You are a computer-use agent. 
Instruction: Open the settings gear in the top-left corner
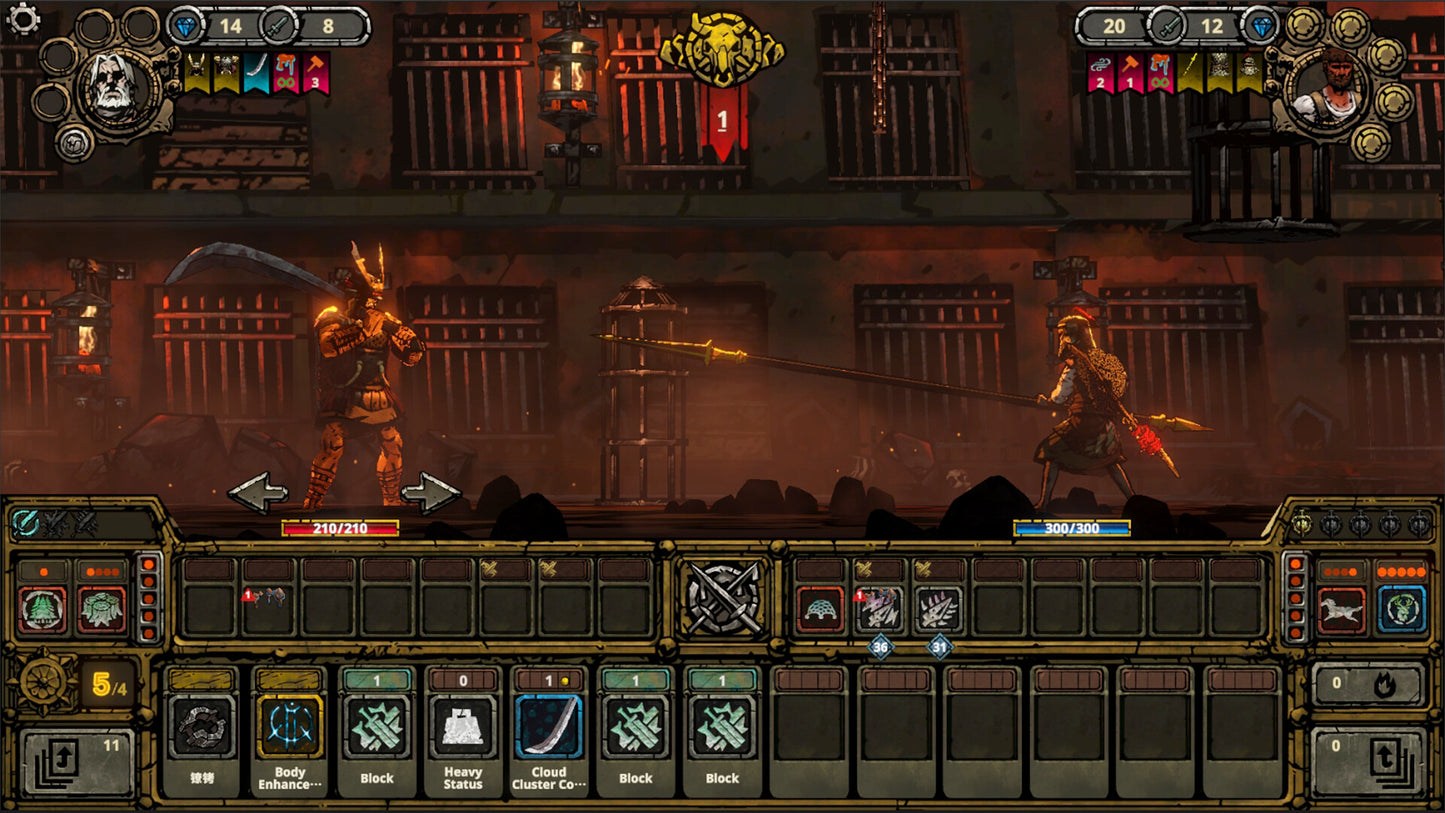pos(21,17)
